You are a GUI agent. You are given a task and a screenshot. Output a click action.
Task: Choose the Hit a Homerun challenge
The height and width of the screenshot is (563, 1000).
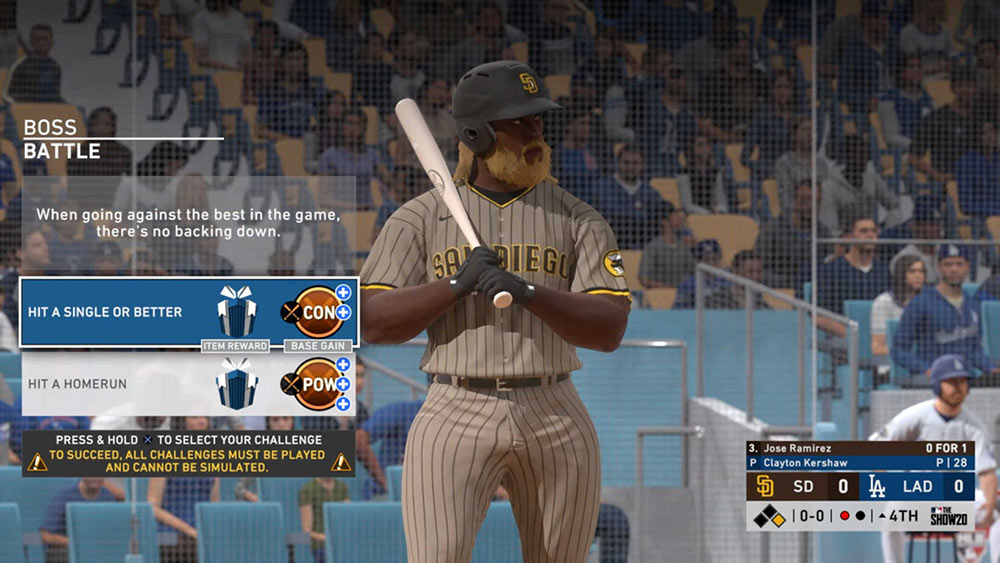point(90,384)
